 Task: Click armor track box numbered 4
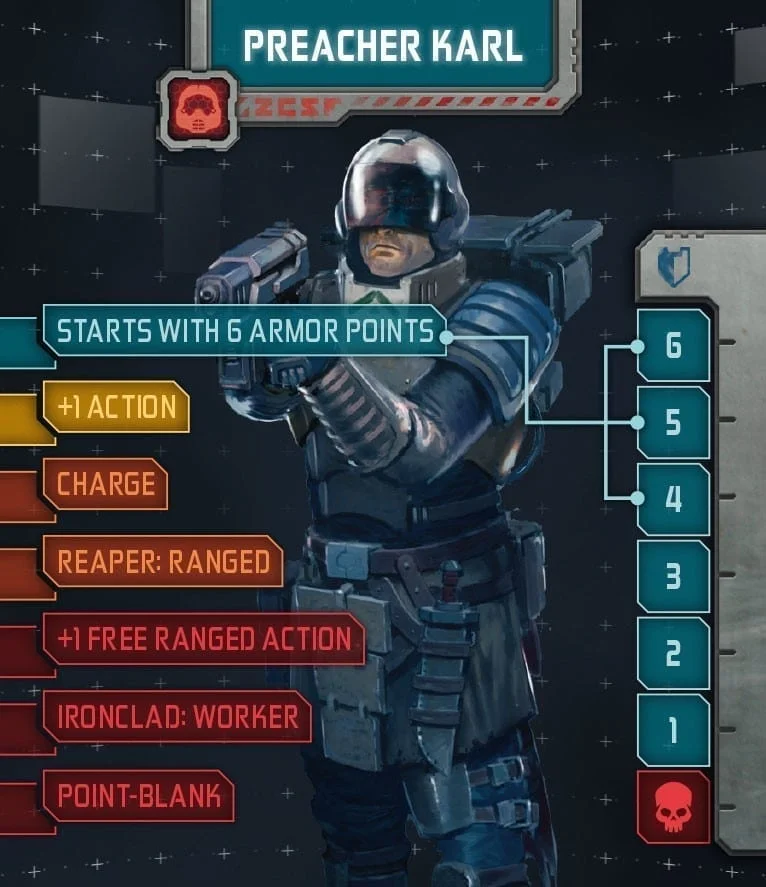673,499
